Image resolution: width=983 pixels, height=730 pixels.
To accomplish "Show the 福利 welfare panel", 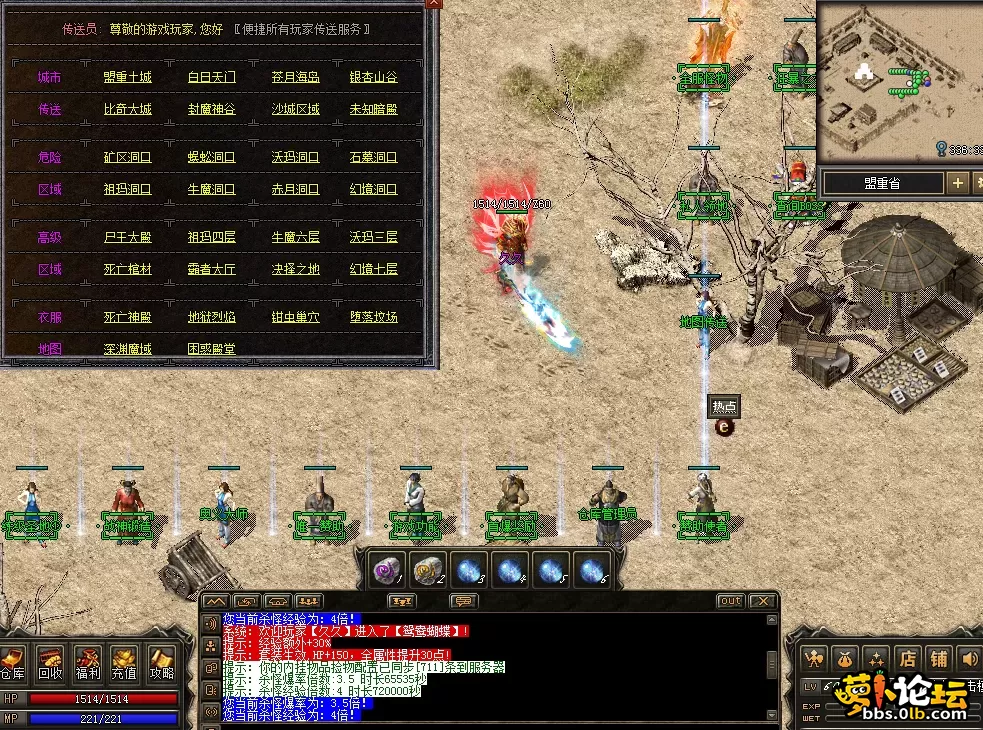I will click(87, 661).
